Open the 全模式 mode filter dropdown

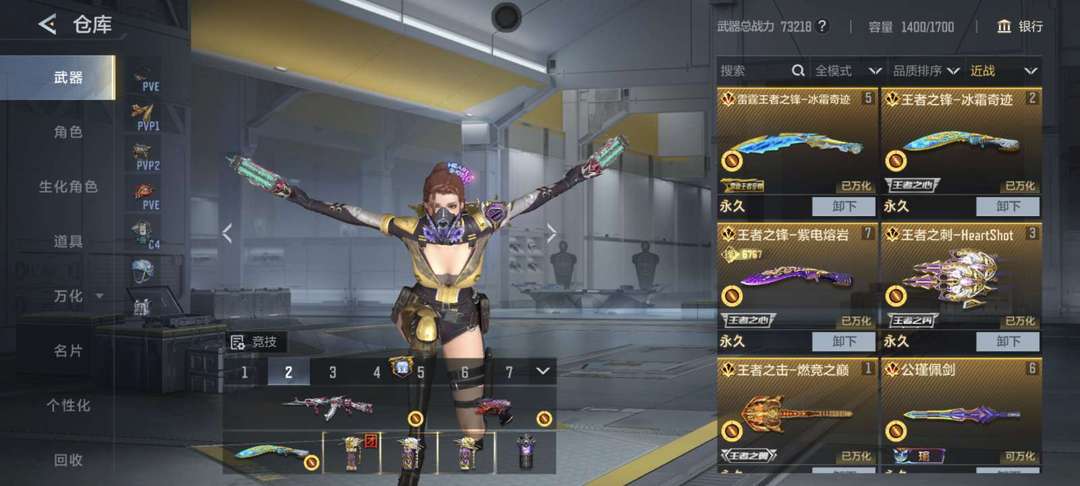coord(847,71)
